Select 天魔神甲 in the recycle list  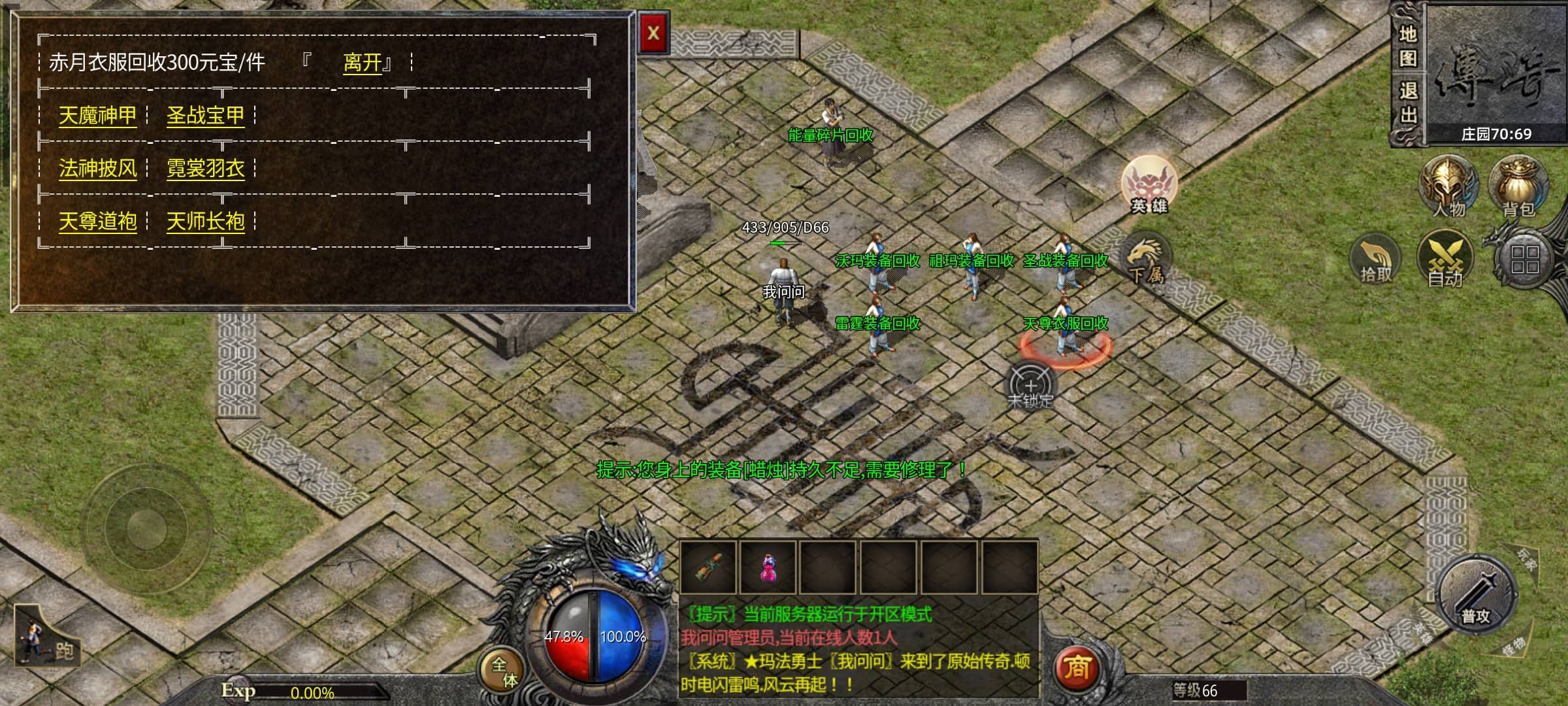(98, 116)
